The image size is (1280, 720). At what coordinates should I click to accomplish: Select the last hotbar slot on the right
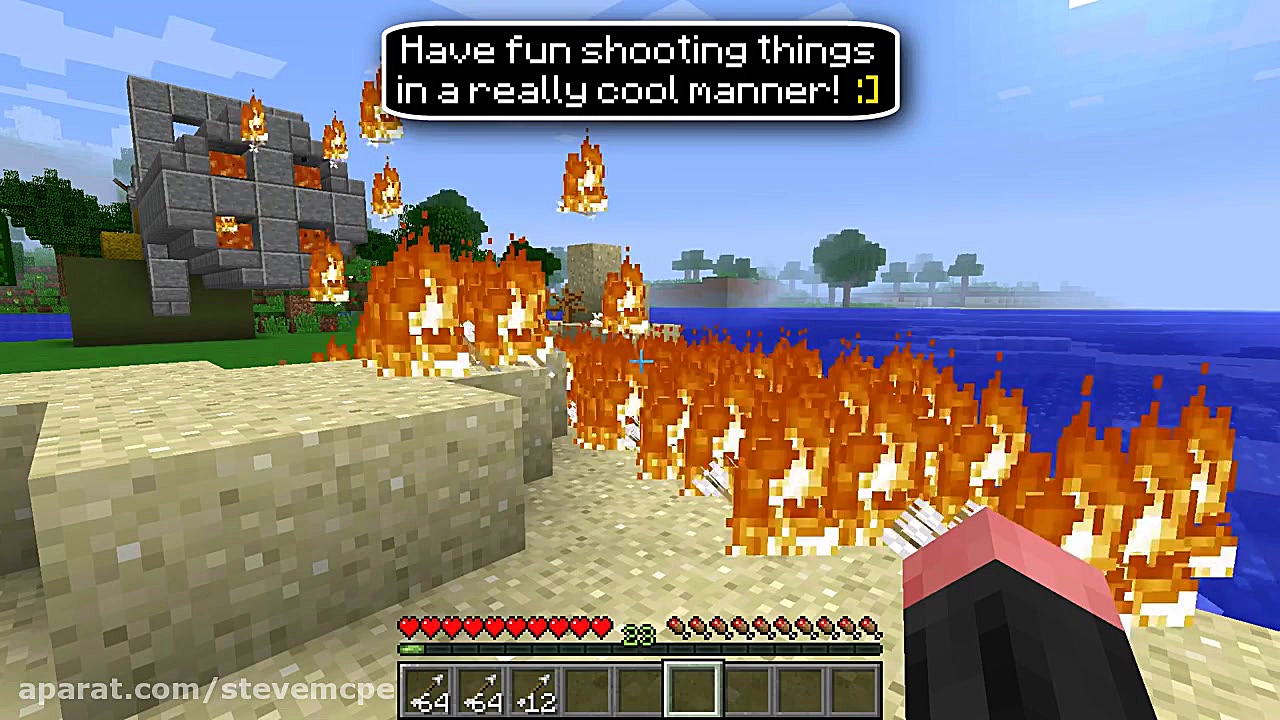pos(852,688)
